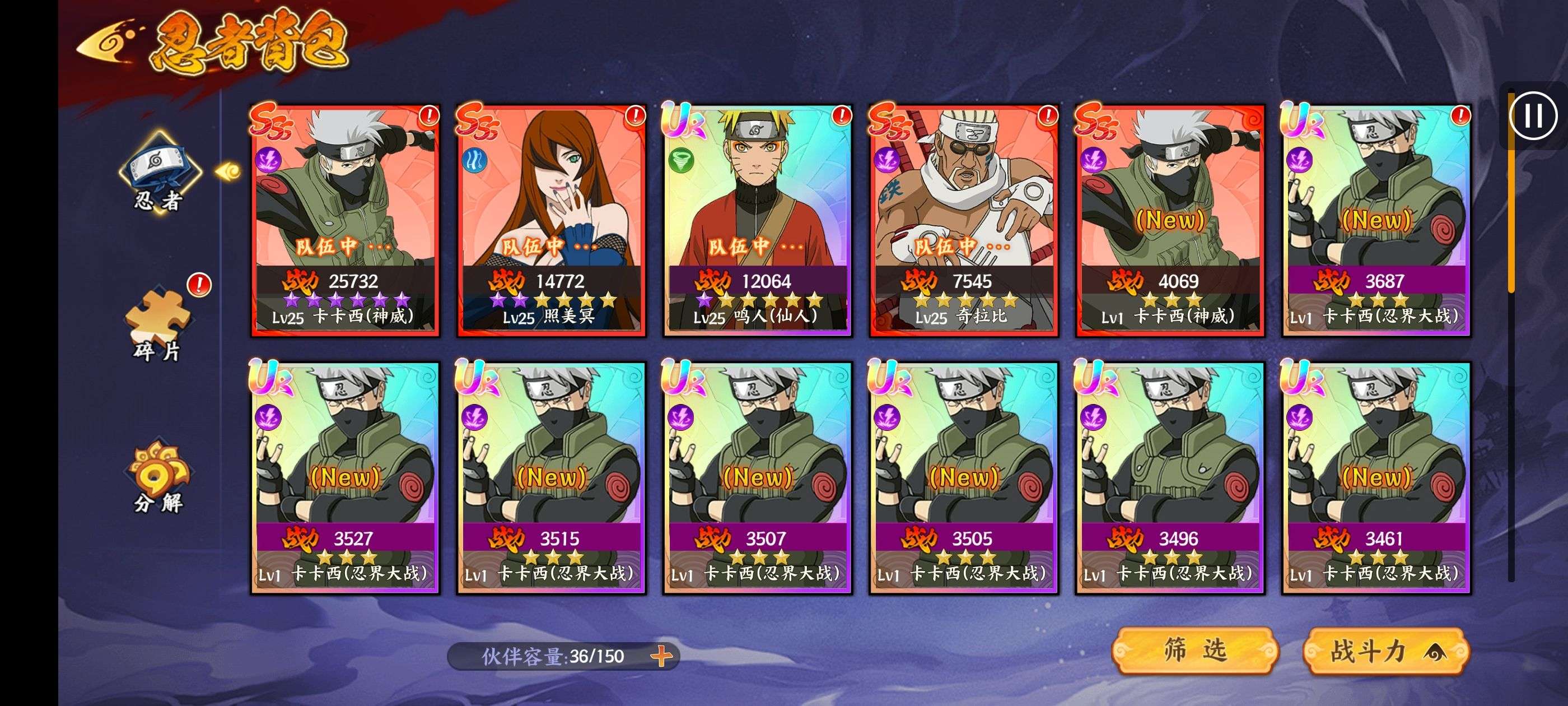Select the Lv1 卡卡西(神威) card with 4069 power
This screenshot has width=1568, height=706.
coord(1169,220)
